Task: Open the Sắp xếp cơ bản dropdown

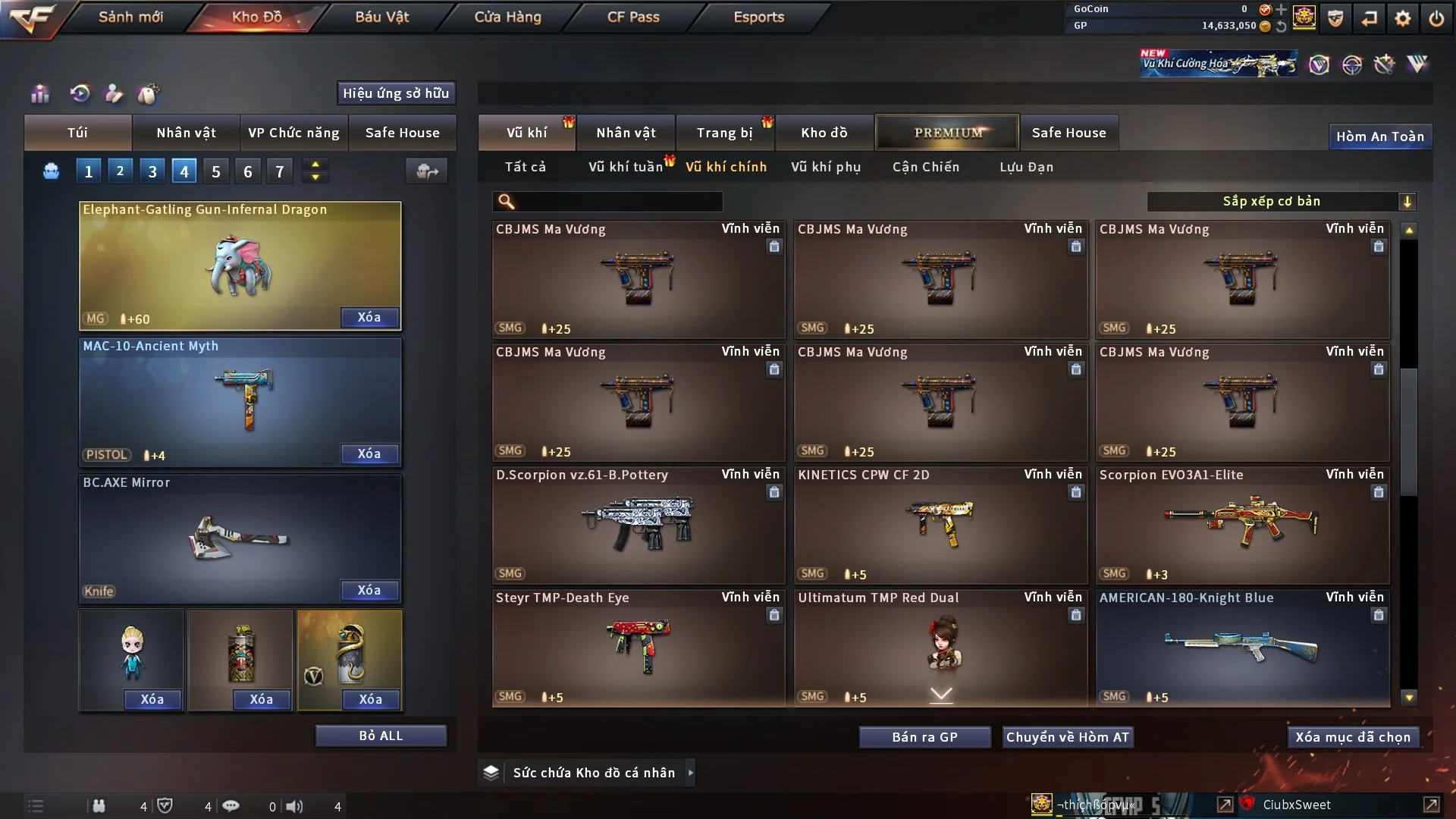Action: [x=1281, y=201]
